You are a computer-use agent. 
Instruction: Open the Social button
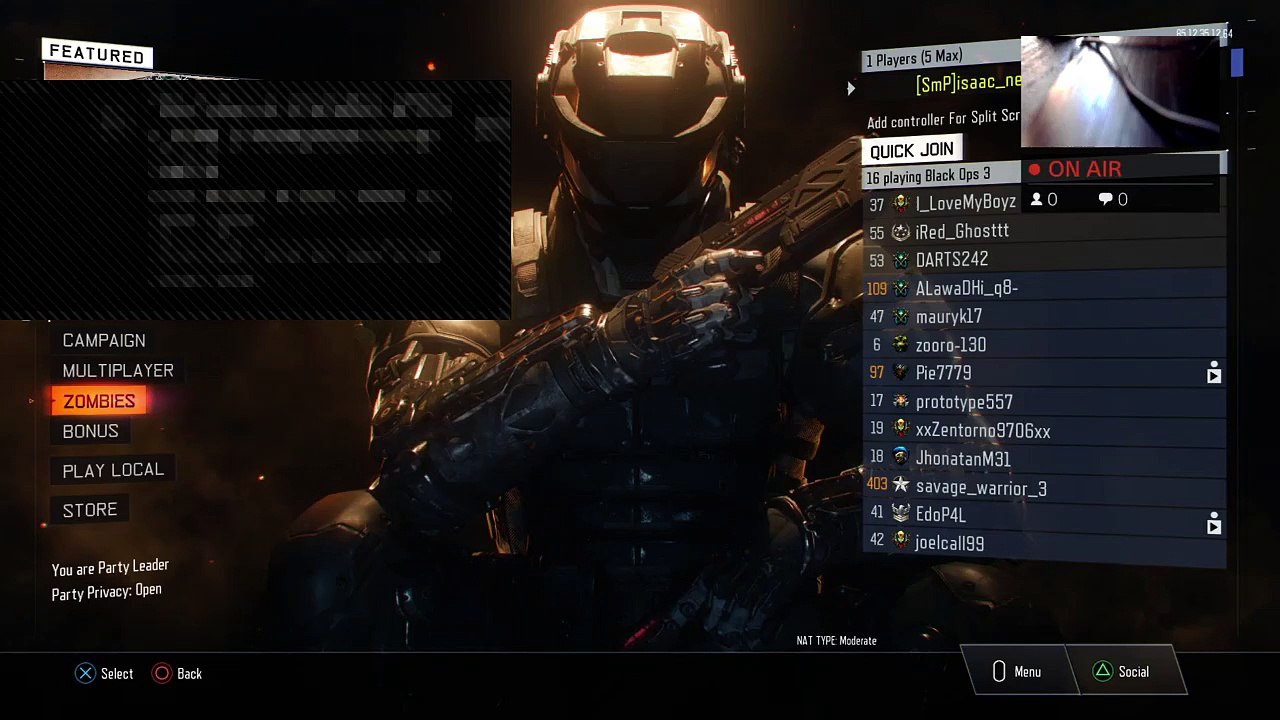[1122, 672]
